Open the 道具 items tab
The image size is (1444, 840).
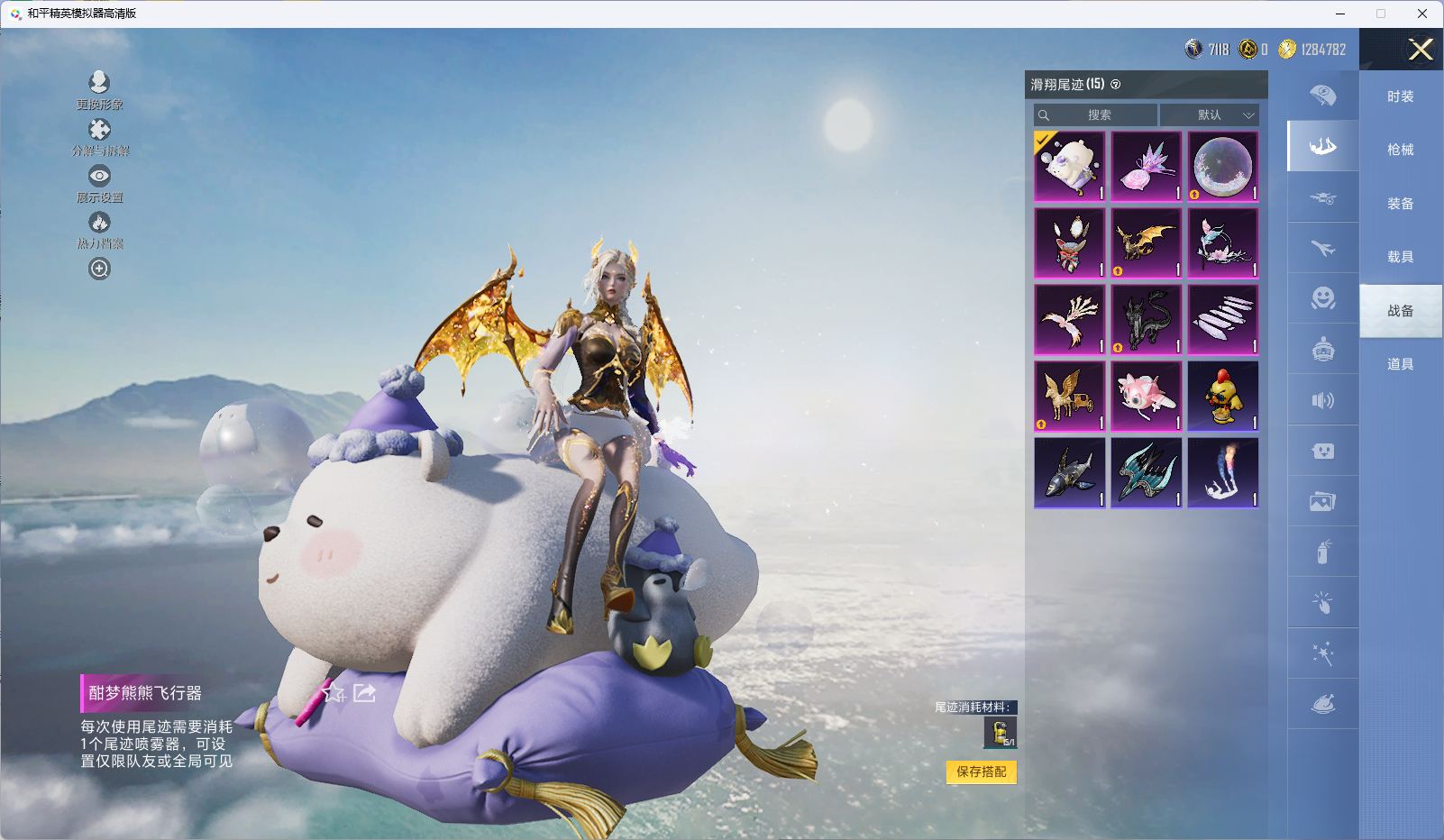pos(1400,364)
